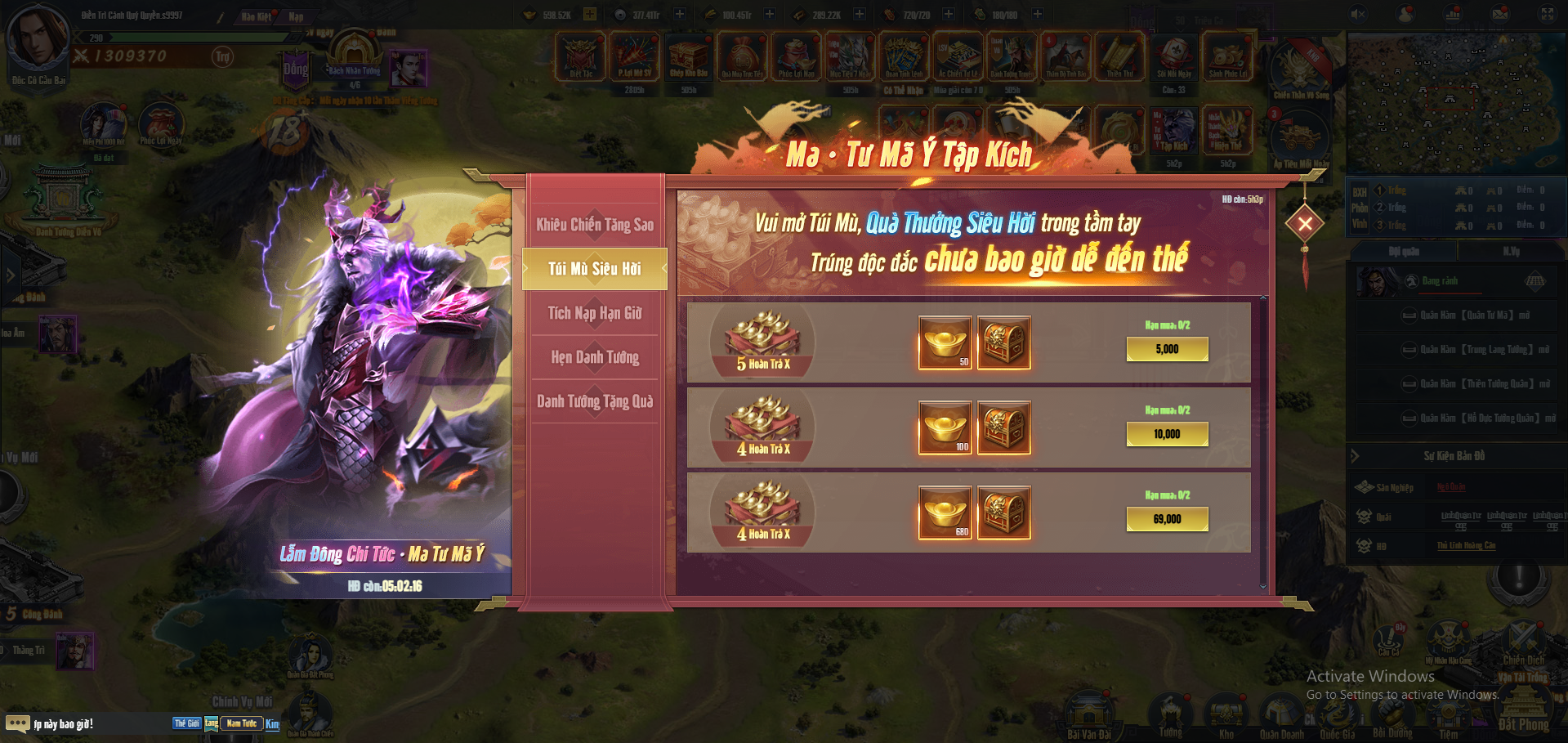
Task: Select the Thế Giới chat channel
Action: 186,723
